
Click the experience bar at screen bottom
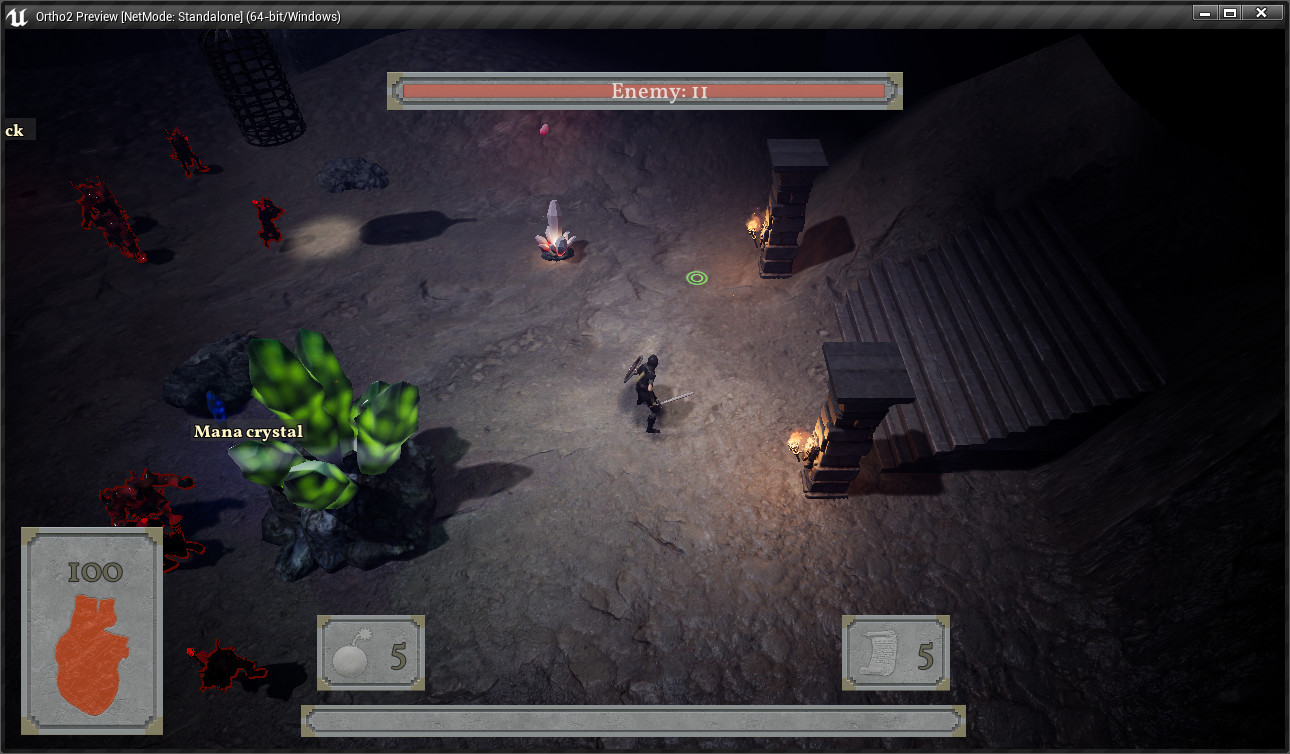click(x=632, y=720)
